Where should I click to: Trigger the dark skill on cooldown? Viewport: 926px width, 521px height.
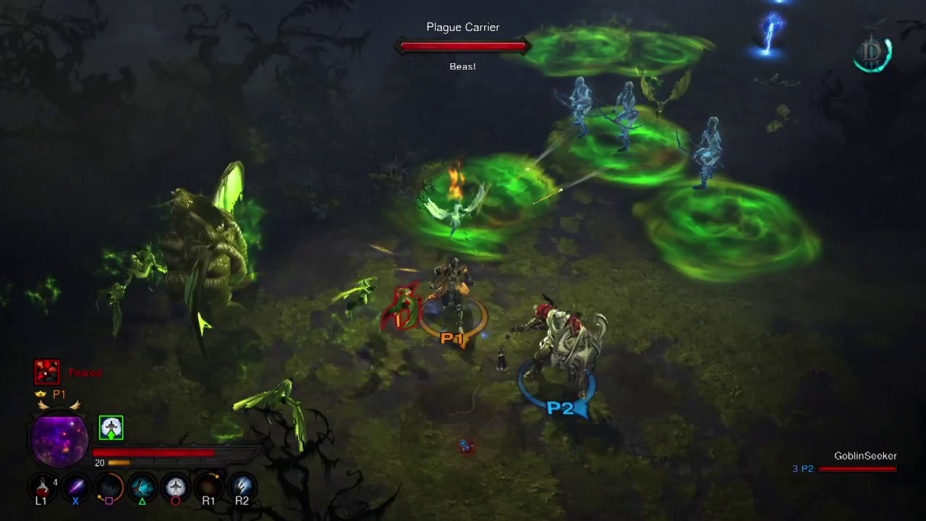click(x=109, y=488)
